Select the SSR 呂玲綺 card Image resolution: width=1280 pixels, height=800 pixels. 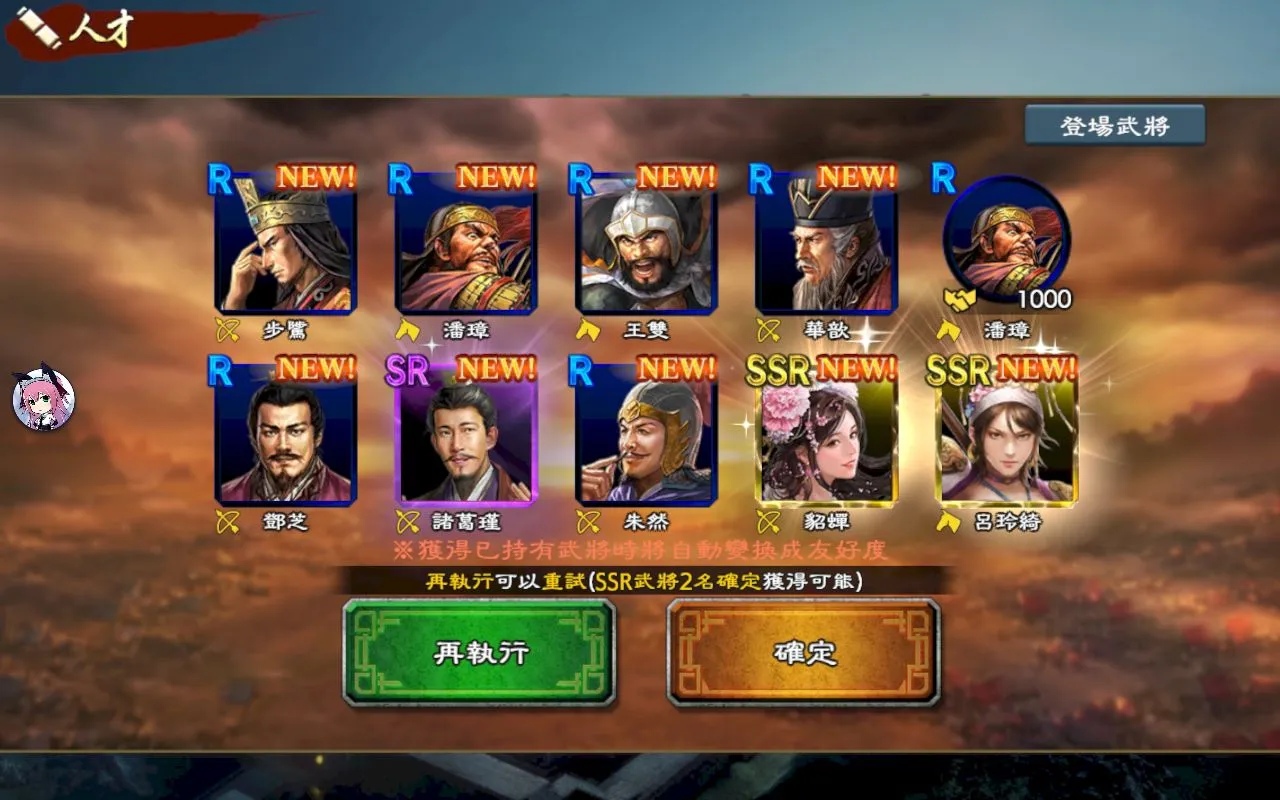coord(1006,437)
